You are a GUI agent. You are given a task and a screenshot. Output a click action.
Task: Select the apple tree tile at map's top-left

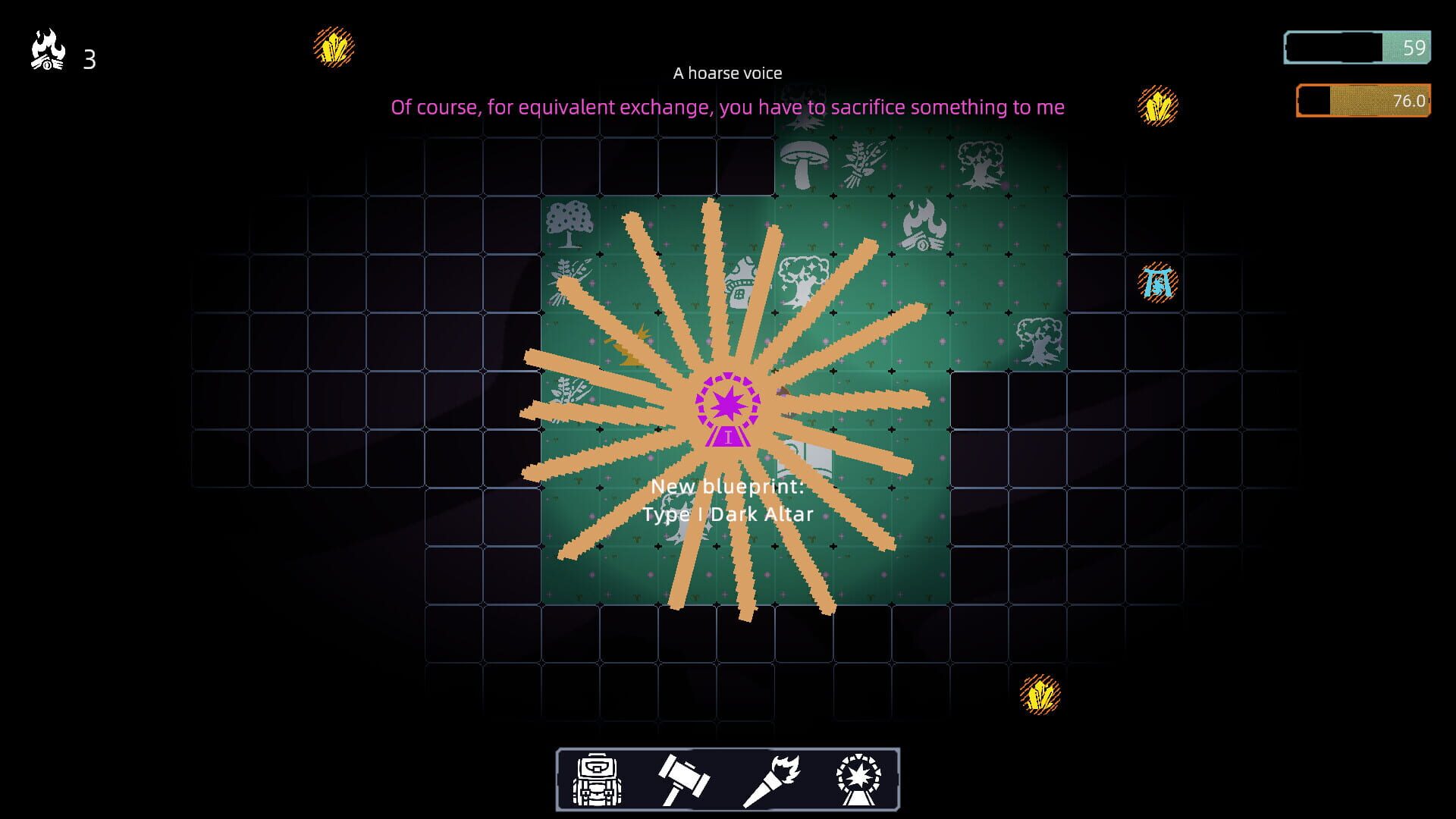click(x=570, y=224)
